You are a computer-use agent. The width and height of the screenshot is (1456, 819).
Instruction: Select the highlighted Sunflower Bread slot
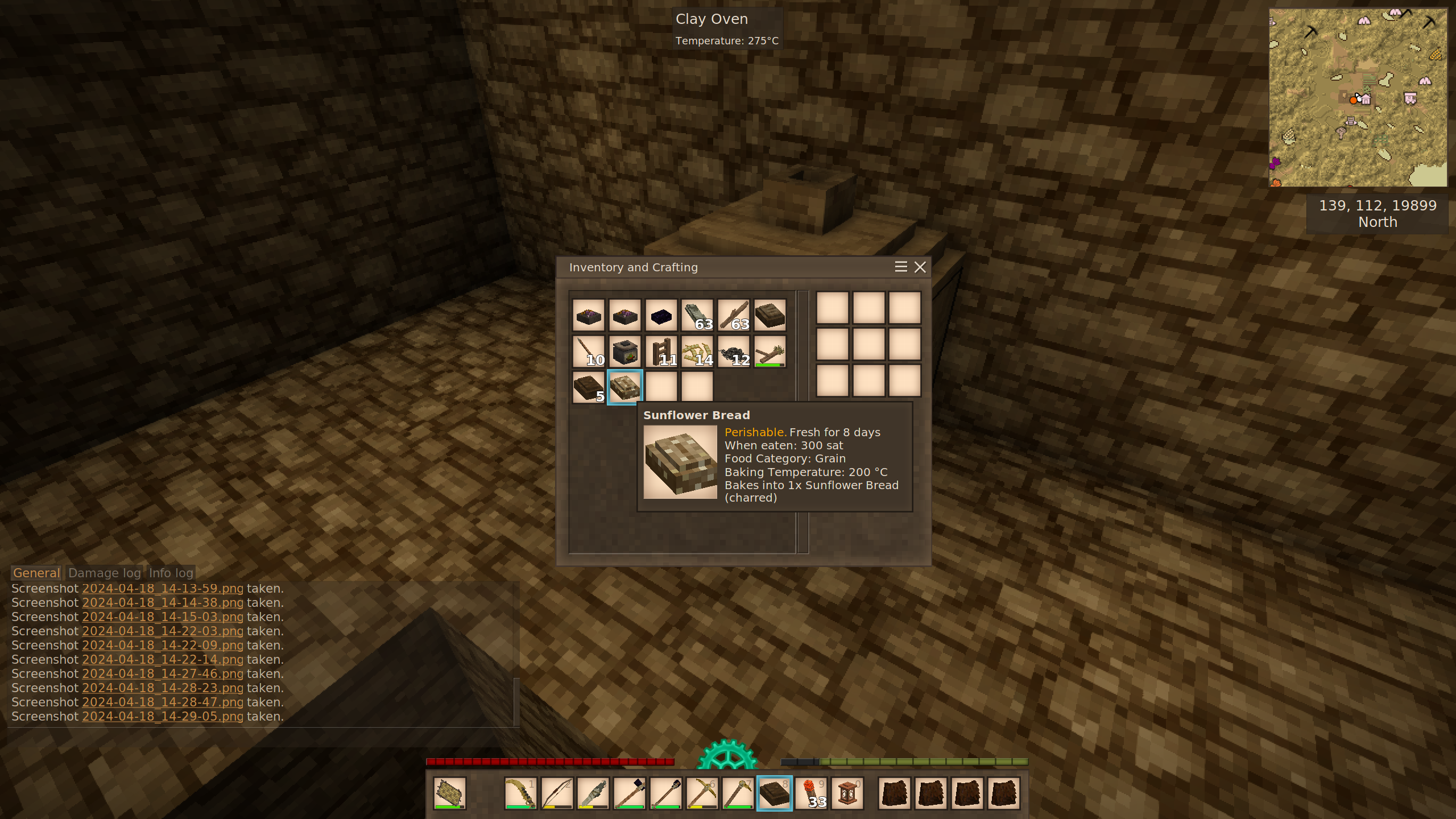(624, 387)
